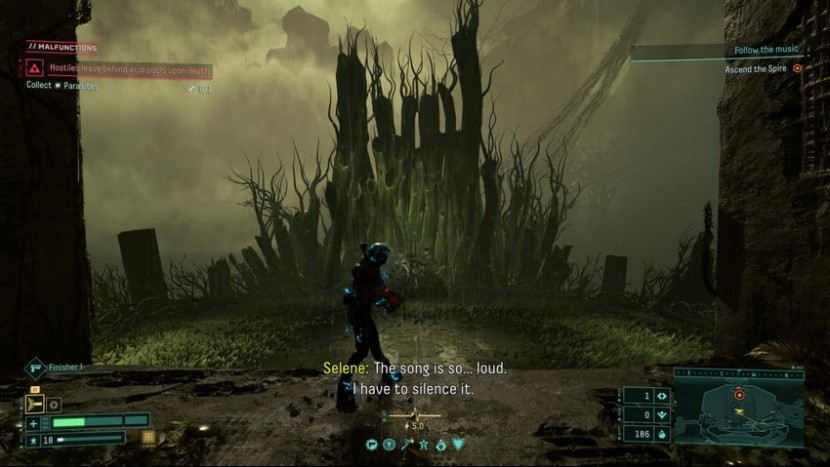This screenshot has height=467, width=830.
Task: Open the minimap panel
Action: point(739,406)
